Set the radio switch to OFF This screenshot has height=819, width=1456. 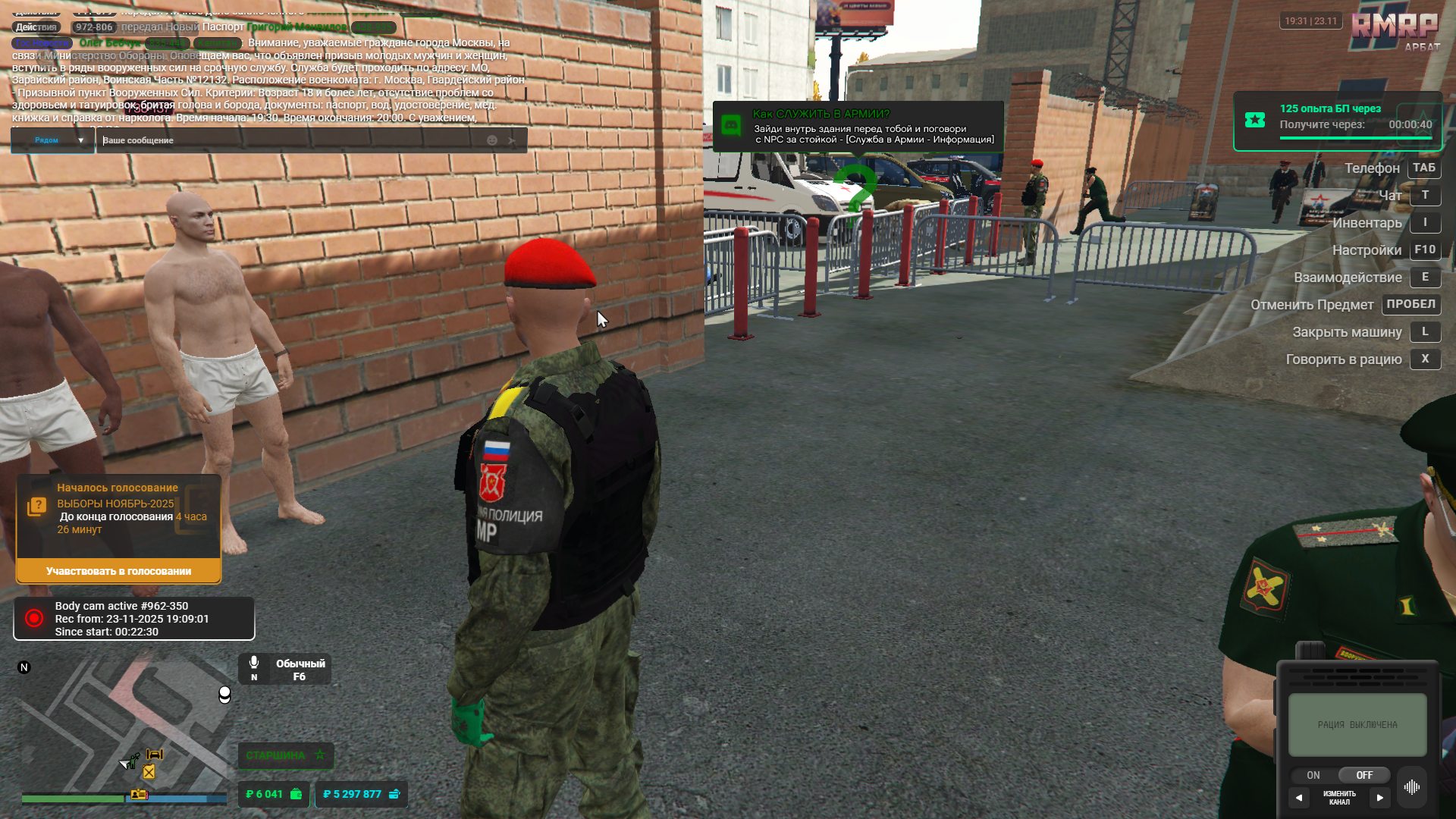pos(1363,775)
